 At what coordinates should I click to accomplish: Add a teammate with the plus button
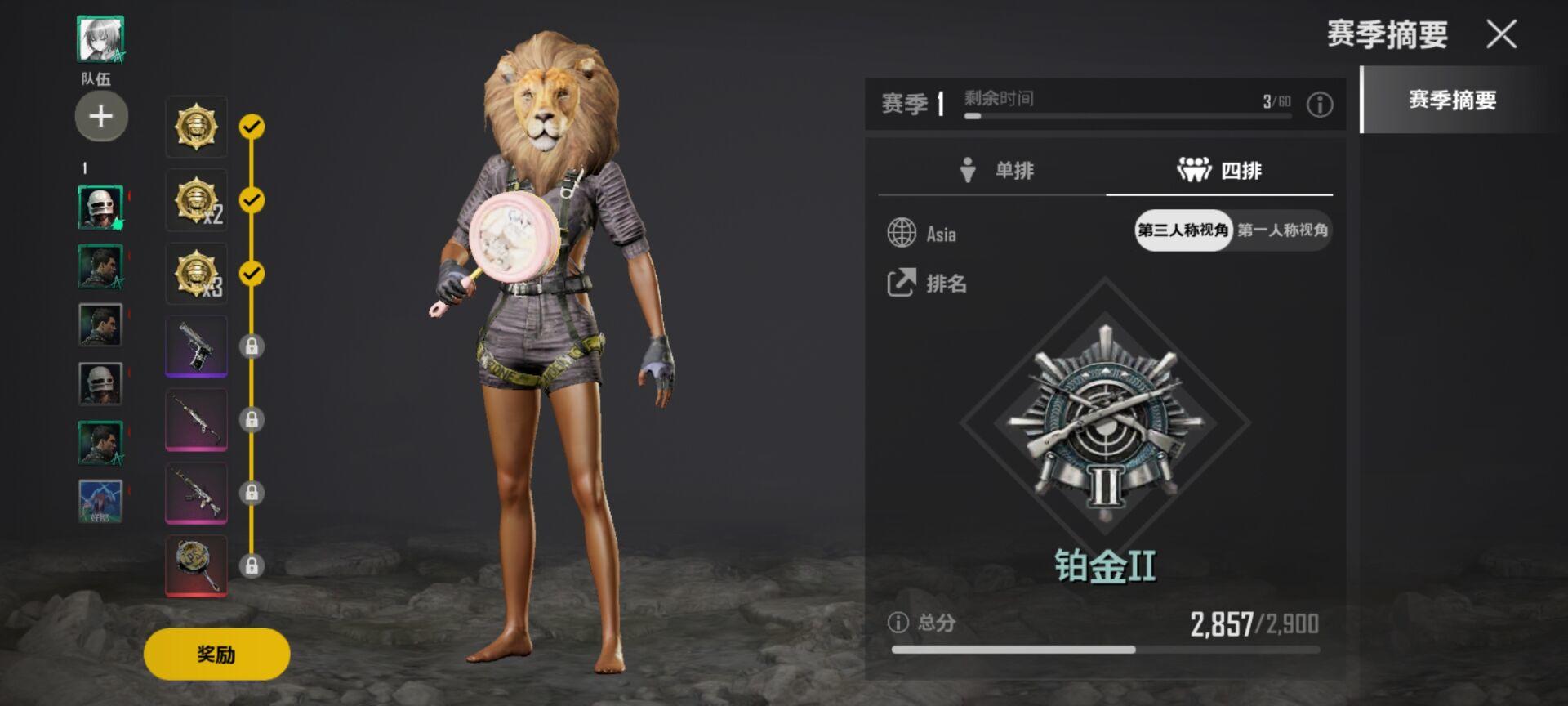tap(101, 116)
